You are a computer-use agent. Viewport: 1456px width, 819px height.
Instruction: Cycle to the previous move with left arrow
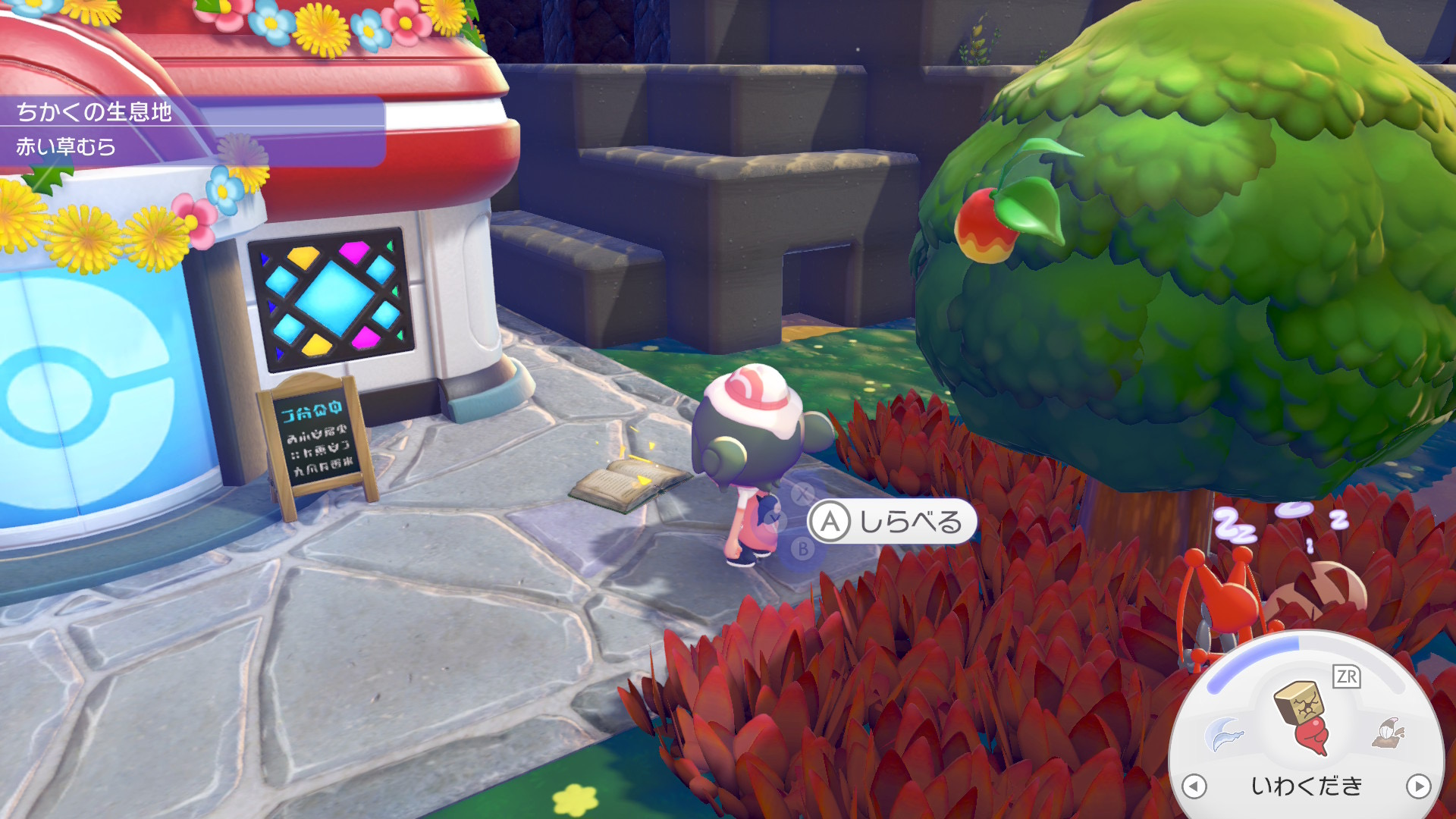1194,786
